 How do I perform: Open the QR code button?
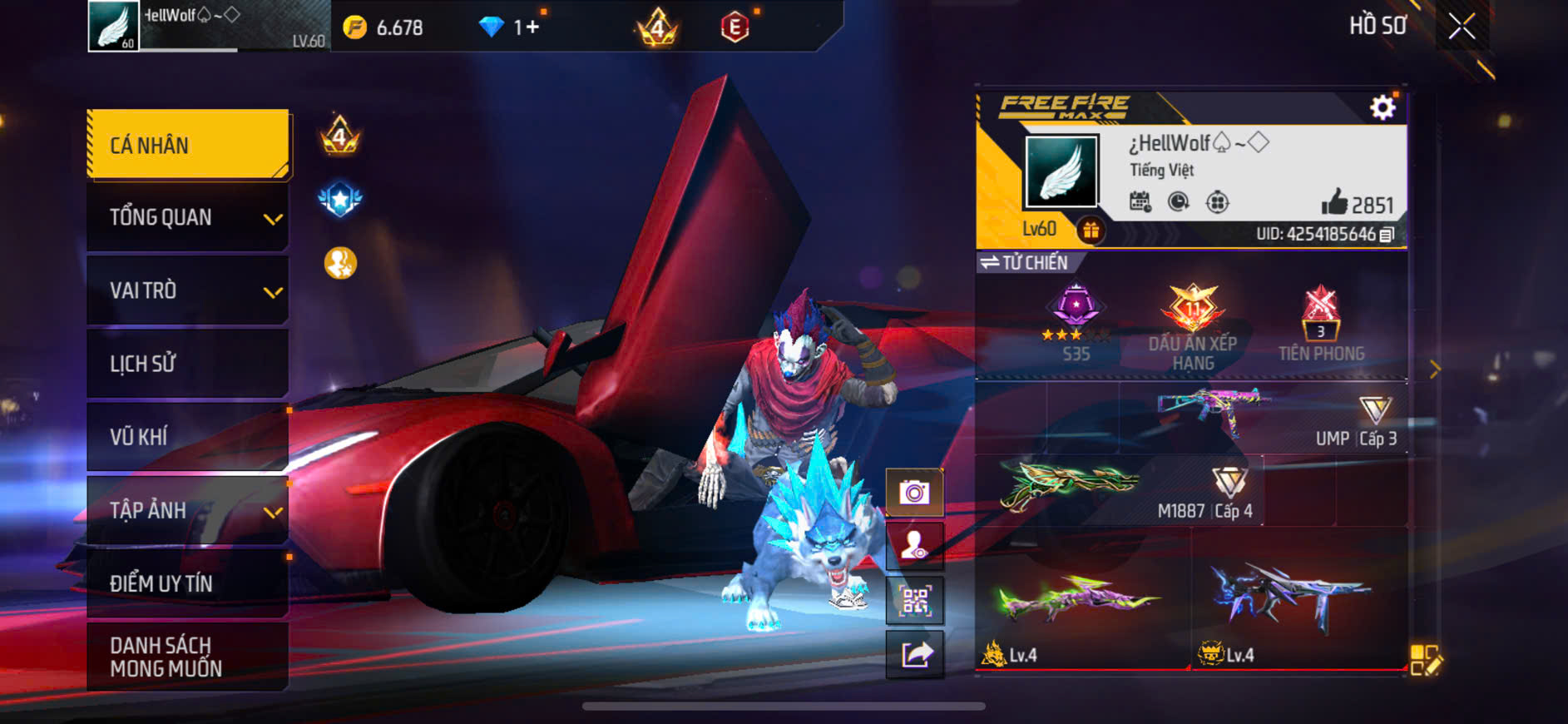point(914,600)
